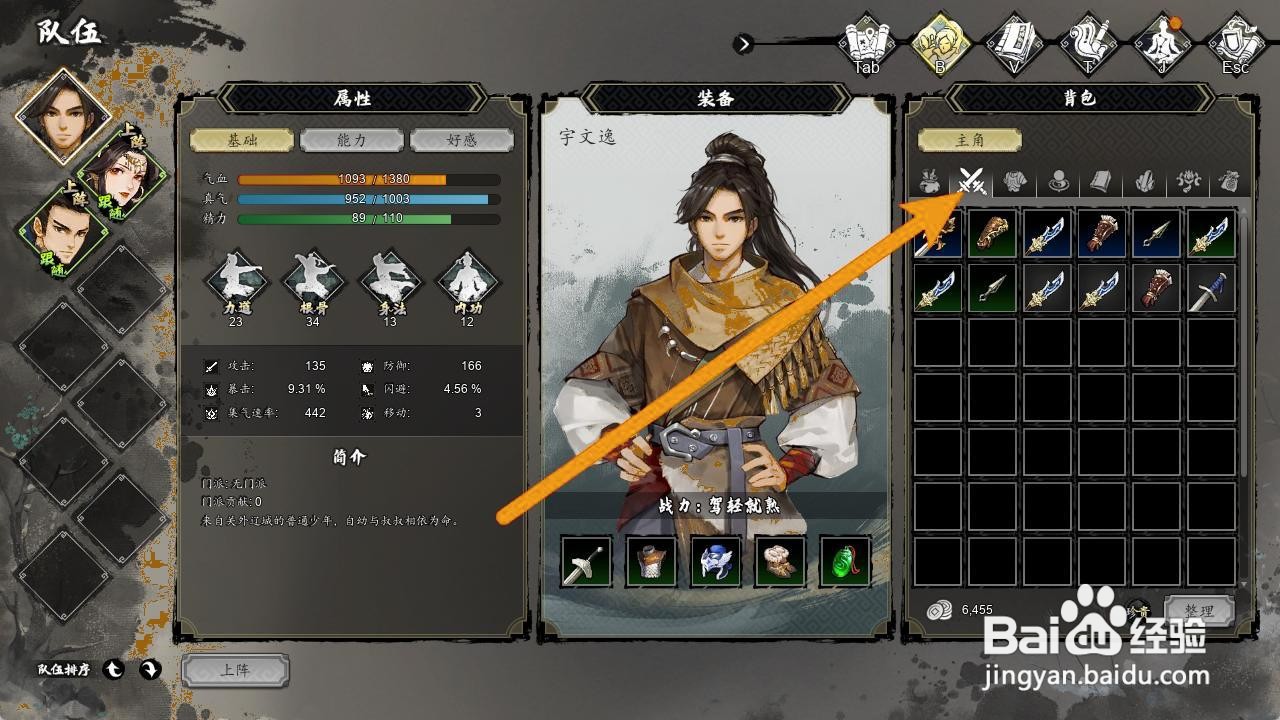This screenshot has width=1280, height=720.
Task: Open the cultivation screen via the J icon
Action: pos(1162,40)
